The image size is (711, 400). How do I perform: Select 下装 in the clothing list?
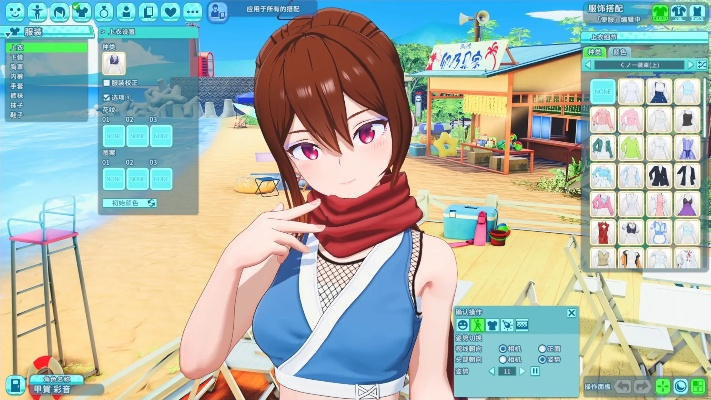click(x=17, y=57)
